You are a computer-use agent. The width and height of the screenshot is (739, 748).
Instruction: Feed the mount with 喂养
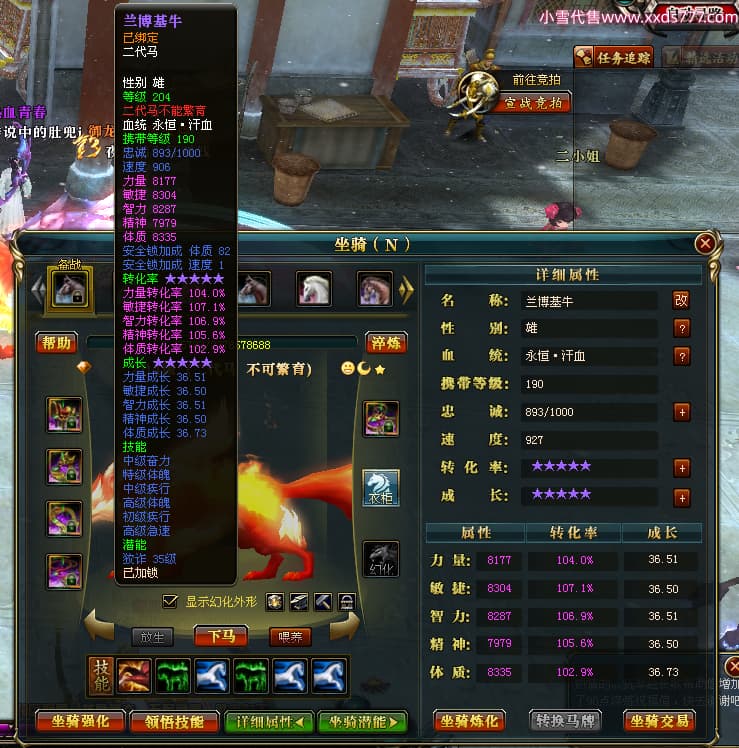click(291, 636)
